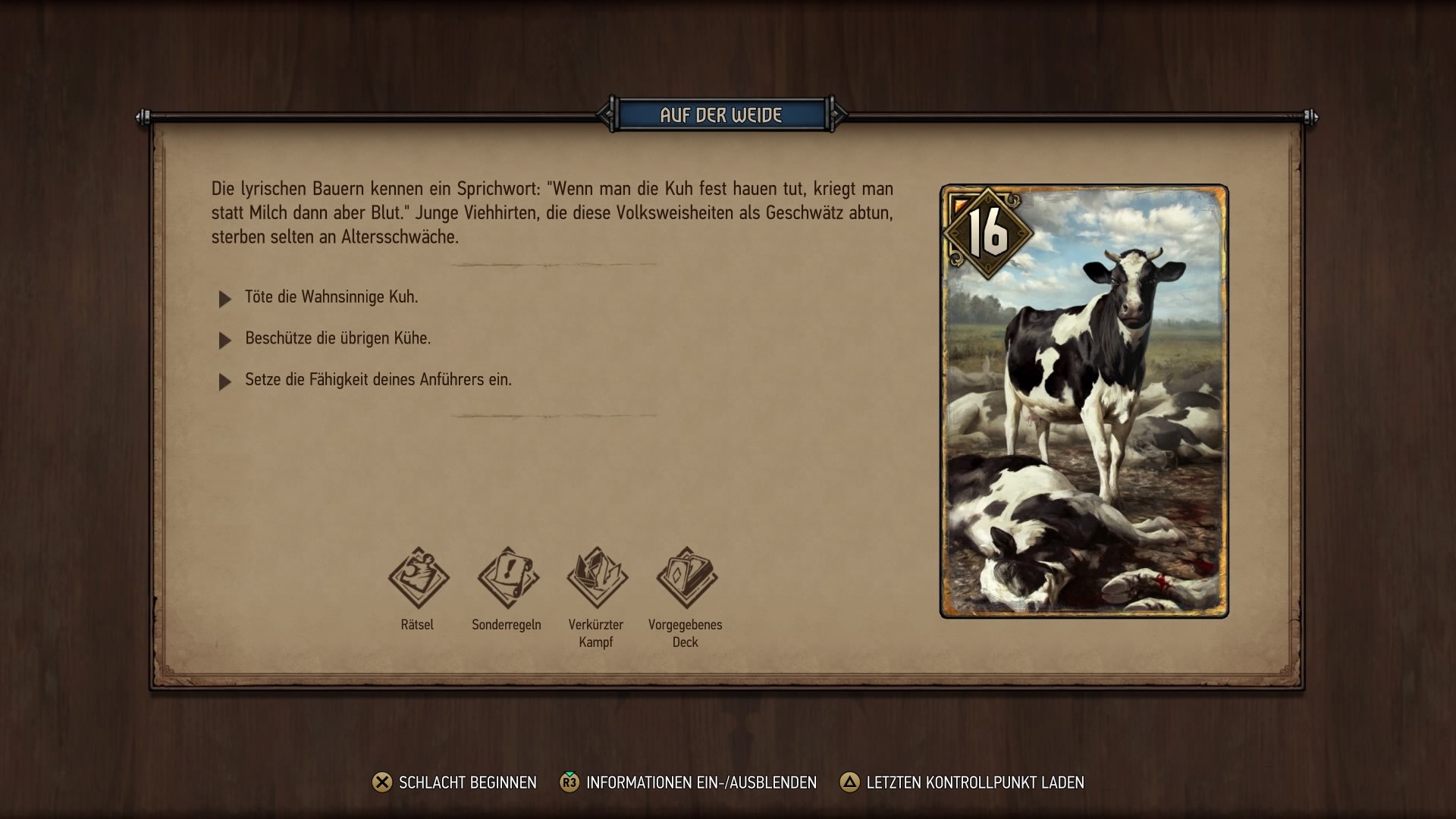Click the R3 stick icon
The image size is (1456, 819).
click(x=568, y=781)
